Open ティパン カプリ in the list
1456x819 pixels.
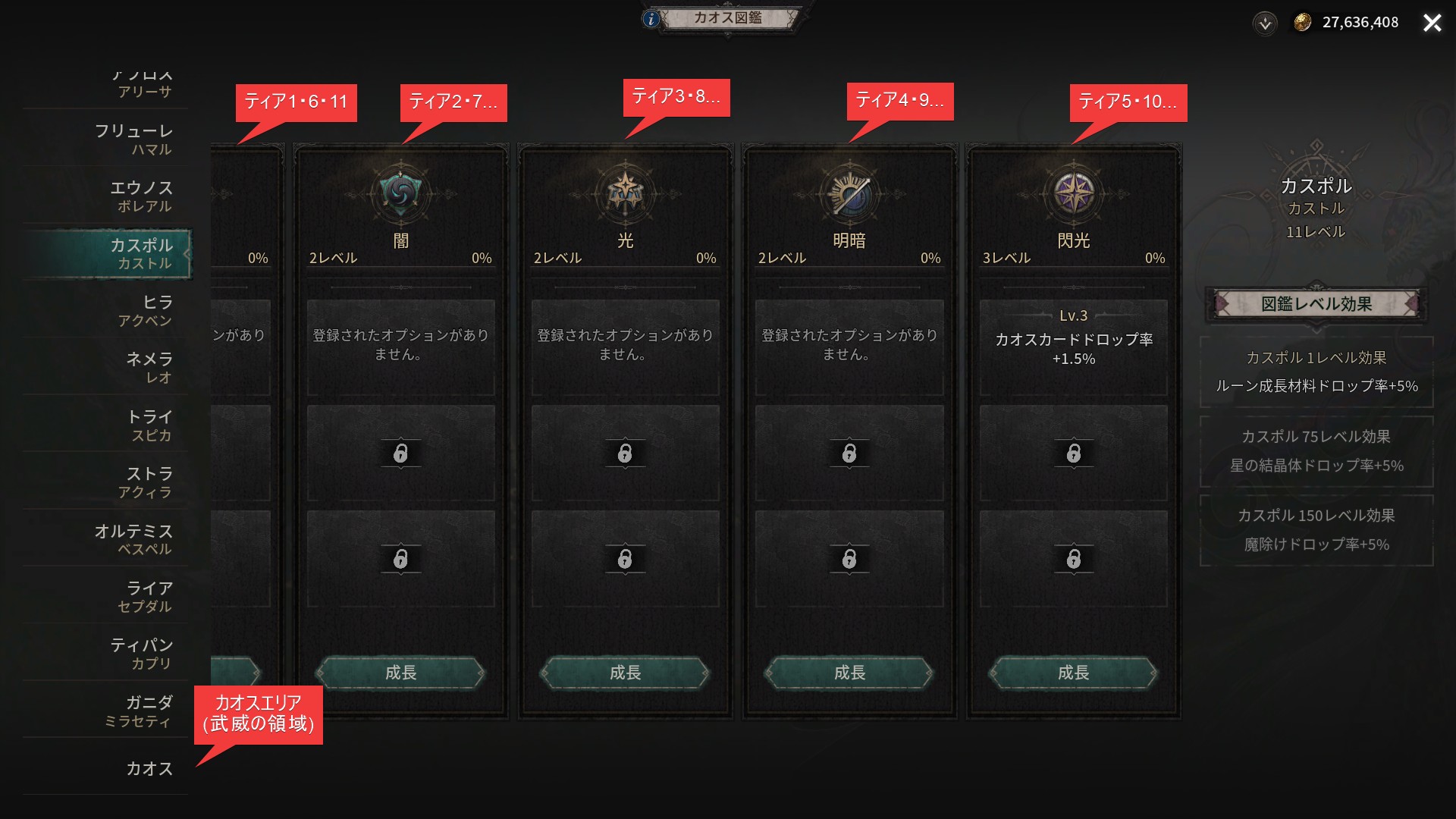[x=142, y=653]
